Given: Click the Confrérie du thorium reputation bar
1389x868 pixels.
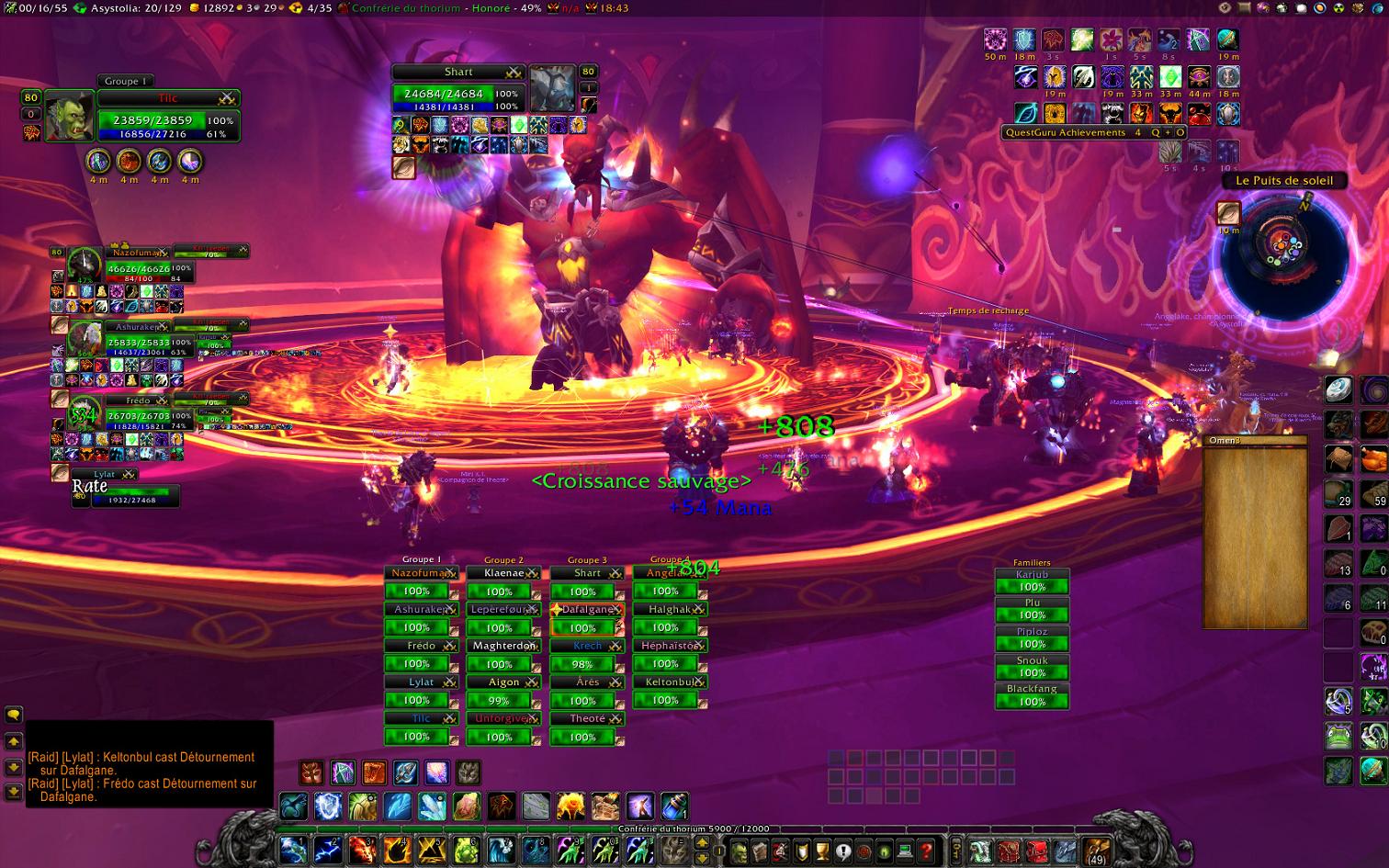Looking at the screenshot, I should (694, 828).
